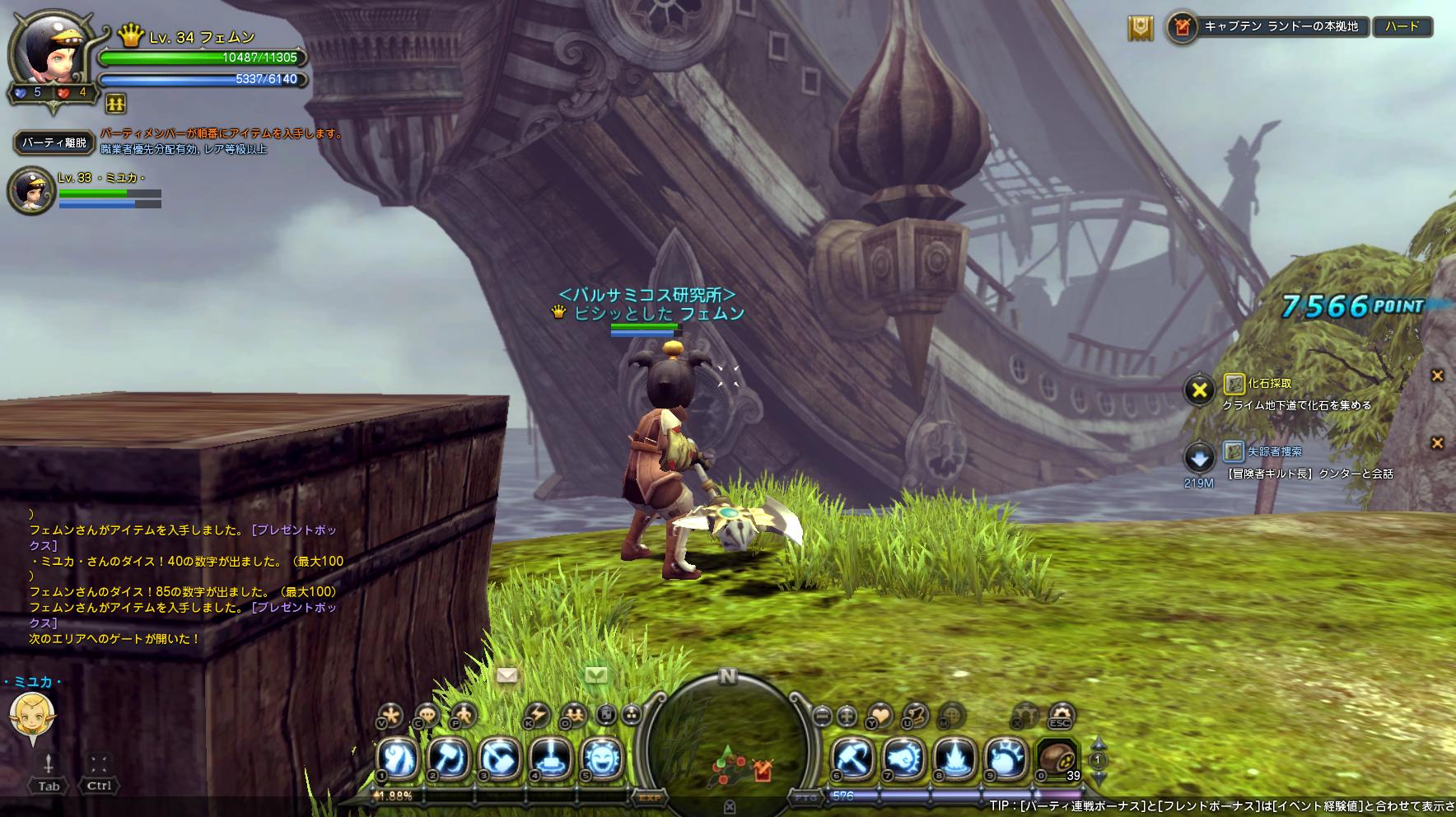Click the パーティ離脱 leave party button
Screen dimensions: 1456x817
click(54, 142)
